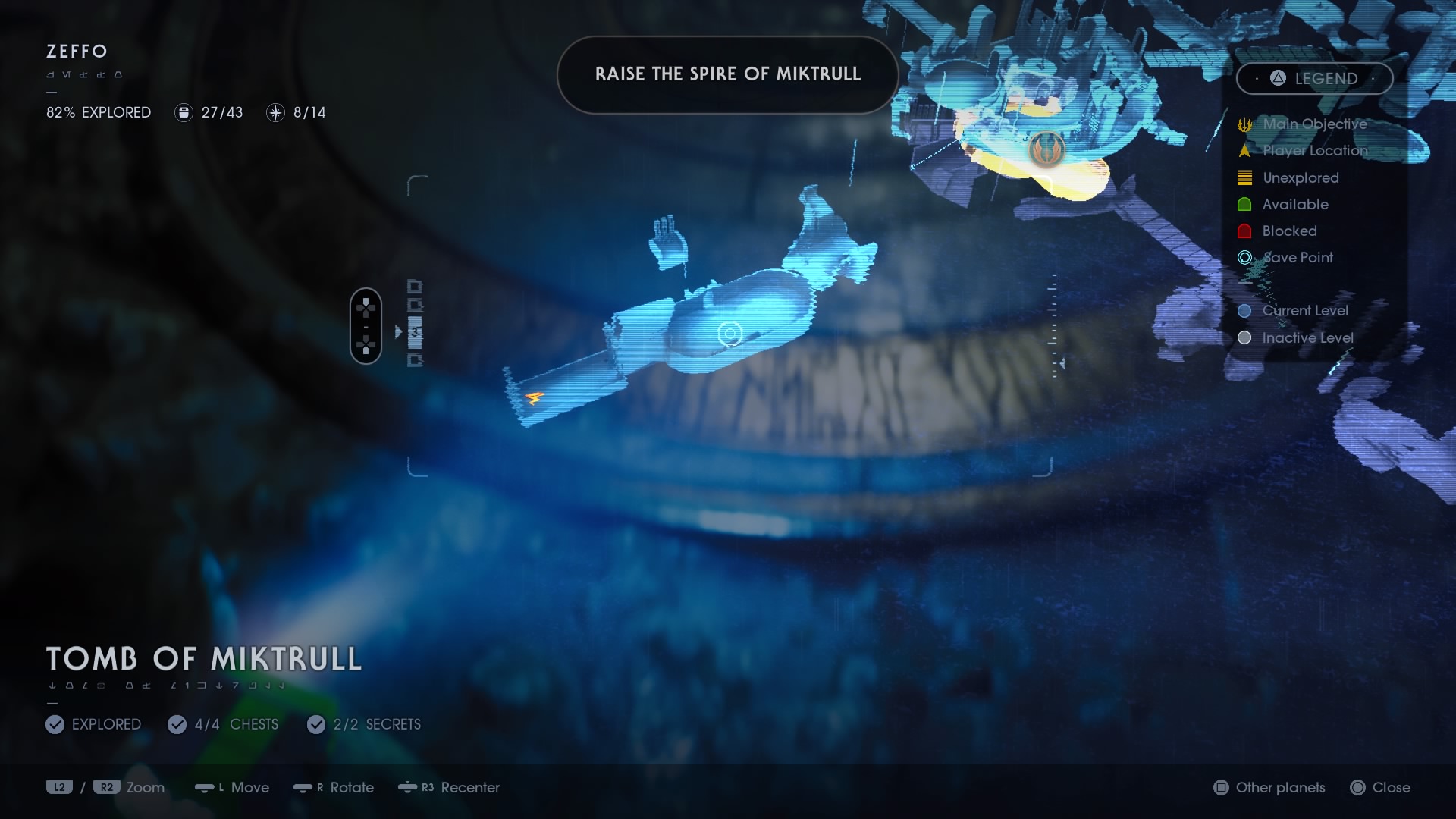This screenshot has width=1456, height=819.
Task: Click the Current Level blue indicator
Action: click(x=1244, y=310)
